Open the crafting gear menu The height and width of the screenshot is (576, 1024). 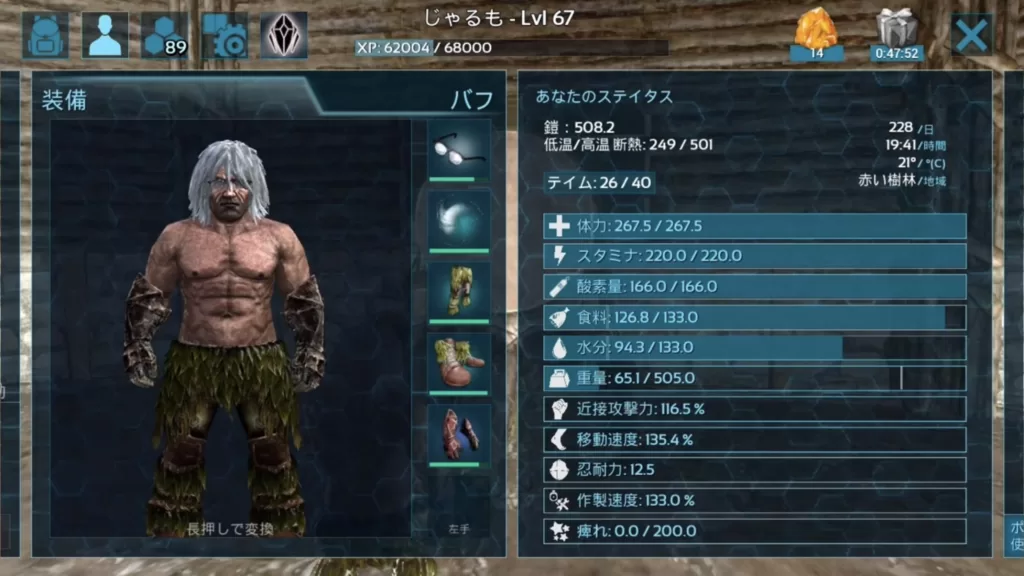coord(225,36)
